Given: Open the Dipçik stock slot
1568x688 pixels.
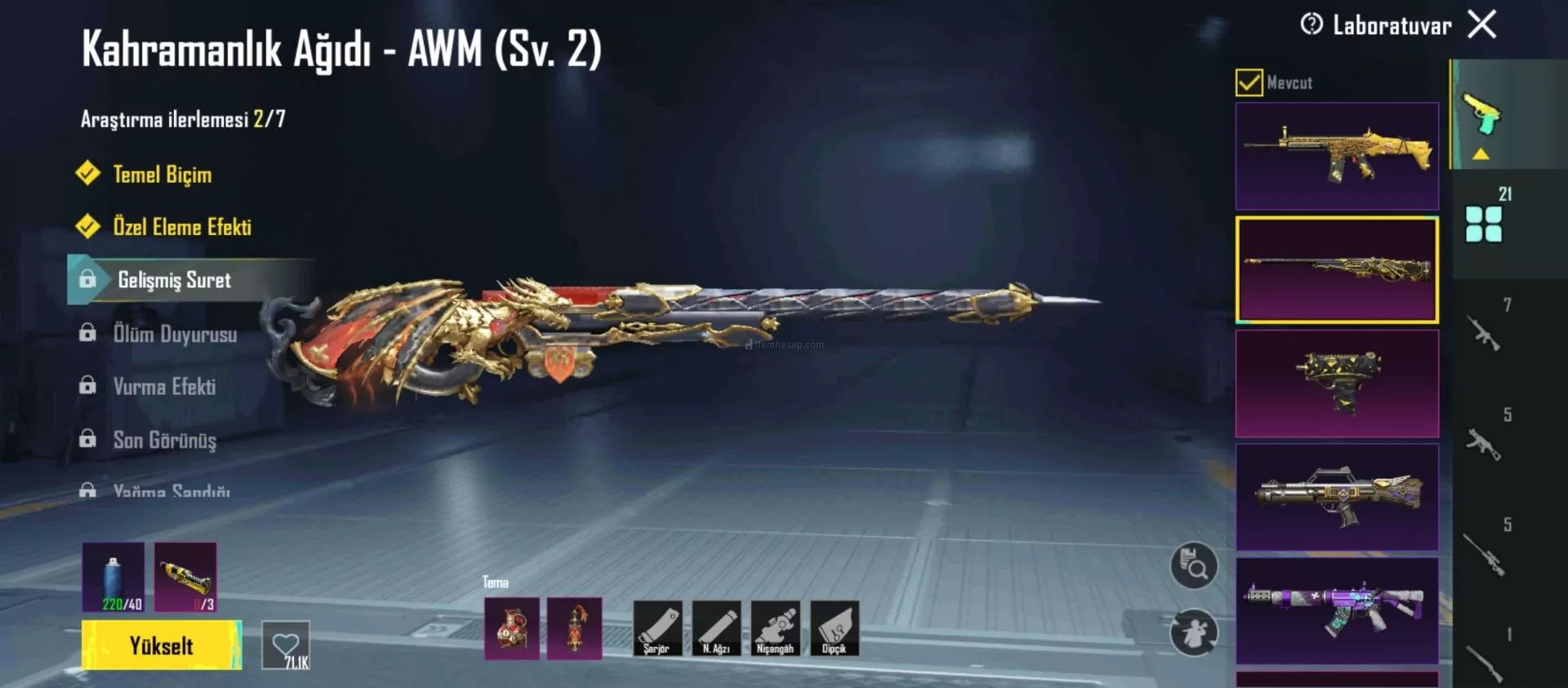Looking at the screenshot, I should click(834, 628).
